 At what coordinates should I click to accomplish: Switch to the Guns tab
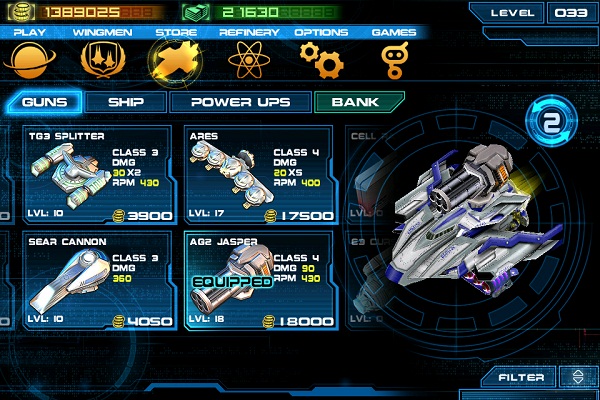pos(46,102)
